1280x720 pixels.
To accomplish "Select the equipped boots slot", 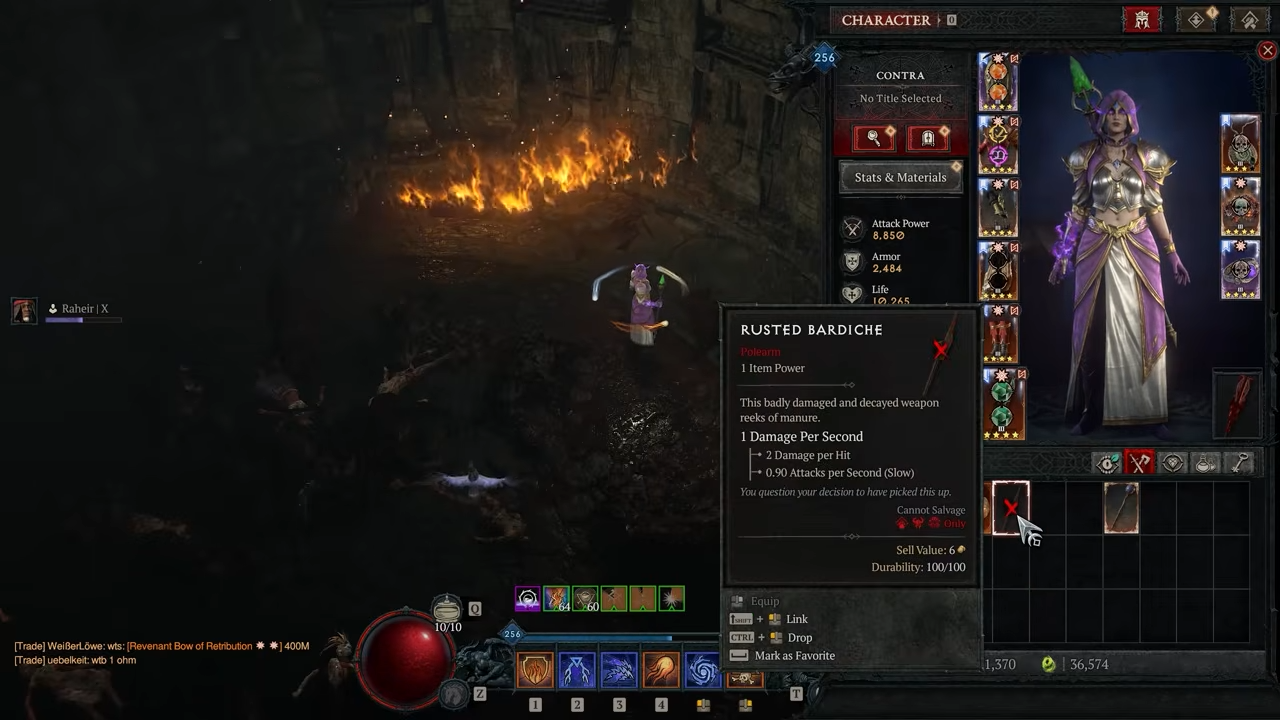I will pos(998,335).
